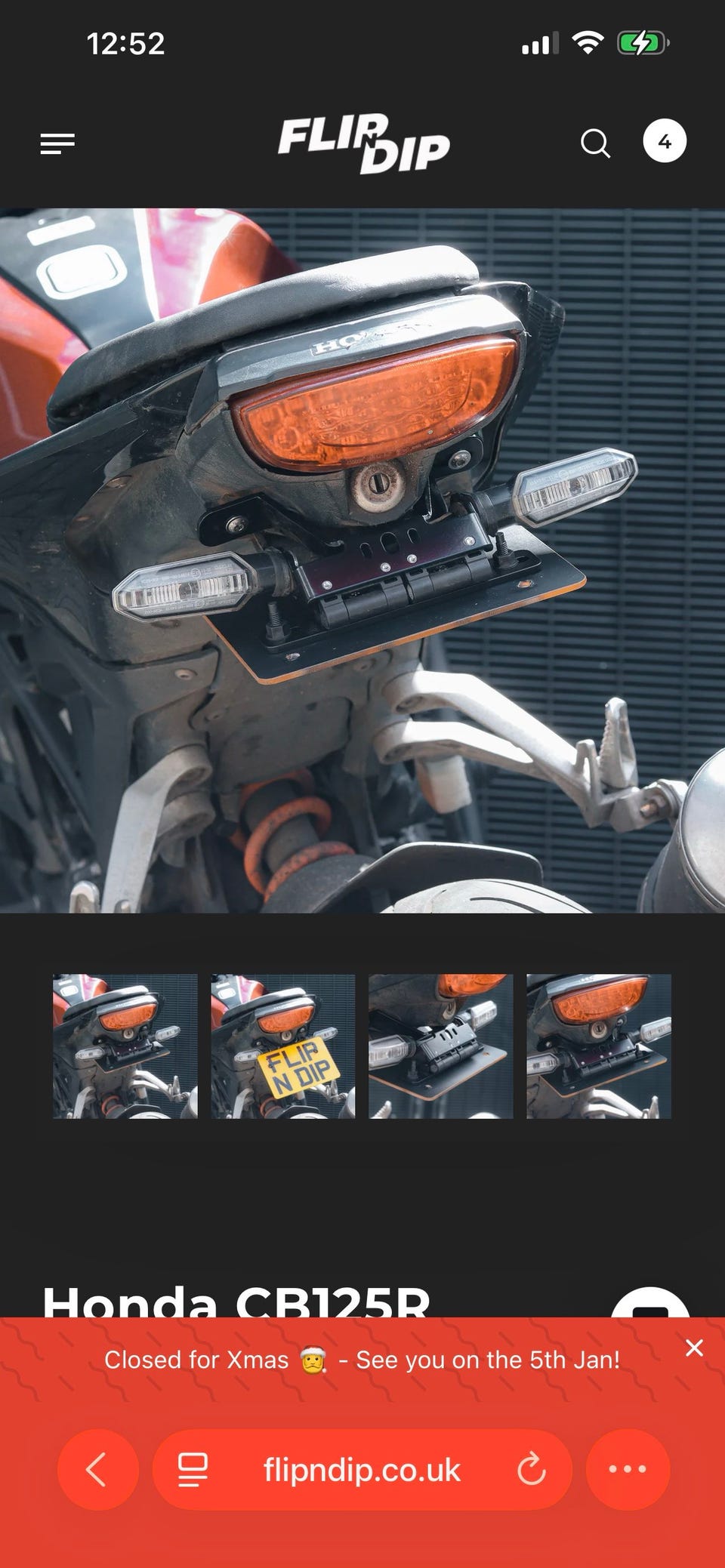Reload the page with the refresh icon

point(531,1469)
